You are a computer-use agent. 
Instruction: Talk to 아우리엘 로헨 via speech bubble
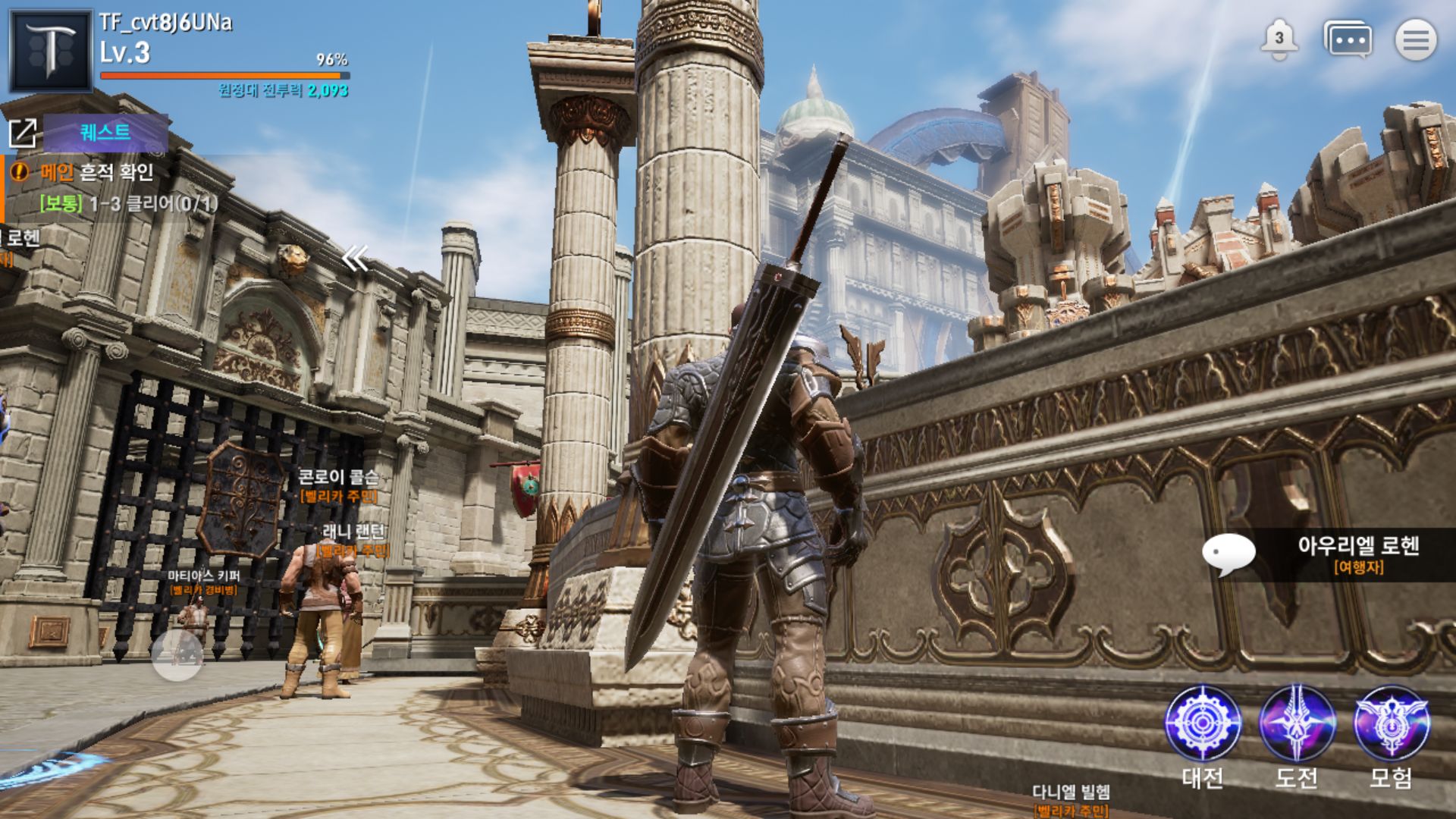(1228, 554)
